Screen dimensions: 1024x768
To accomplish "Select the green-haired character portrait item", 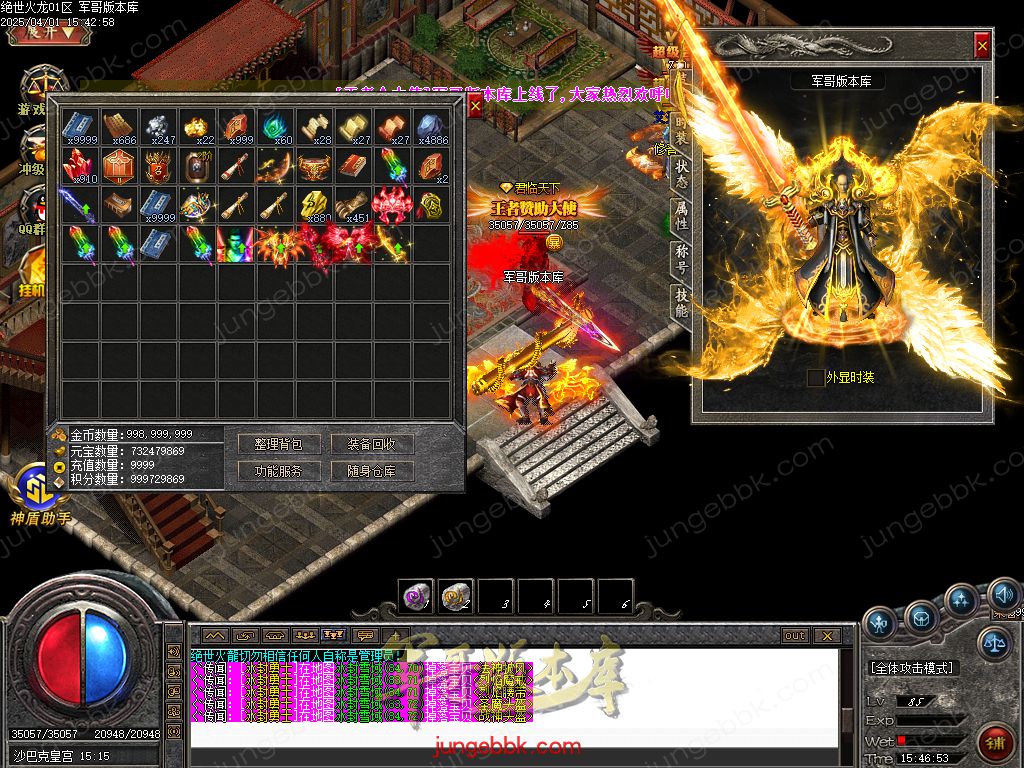I will point(236,245).
